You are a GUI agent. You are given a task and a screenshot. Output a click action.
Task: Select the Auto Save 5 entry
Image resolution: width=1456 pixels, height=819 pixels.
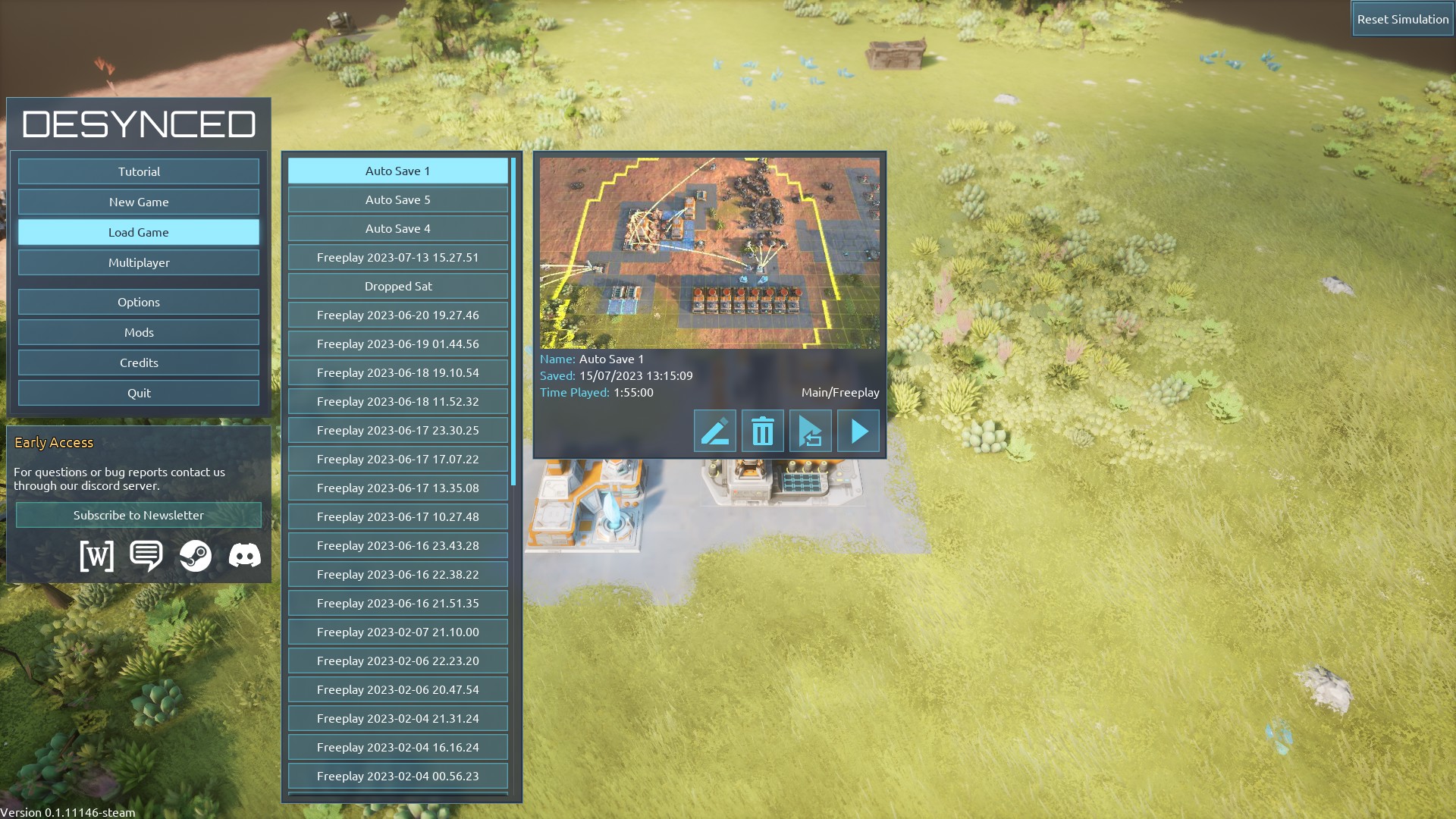397,199
